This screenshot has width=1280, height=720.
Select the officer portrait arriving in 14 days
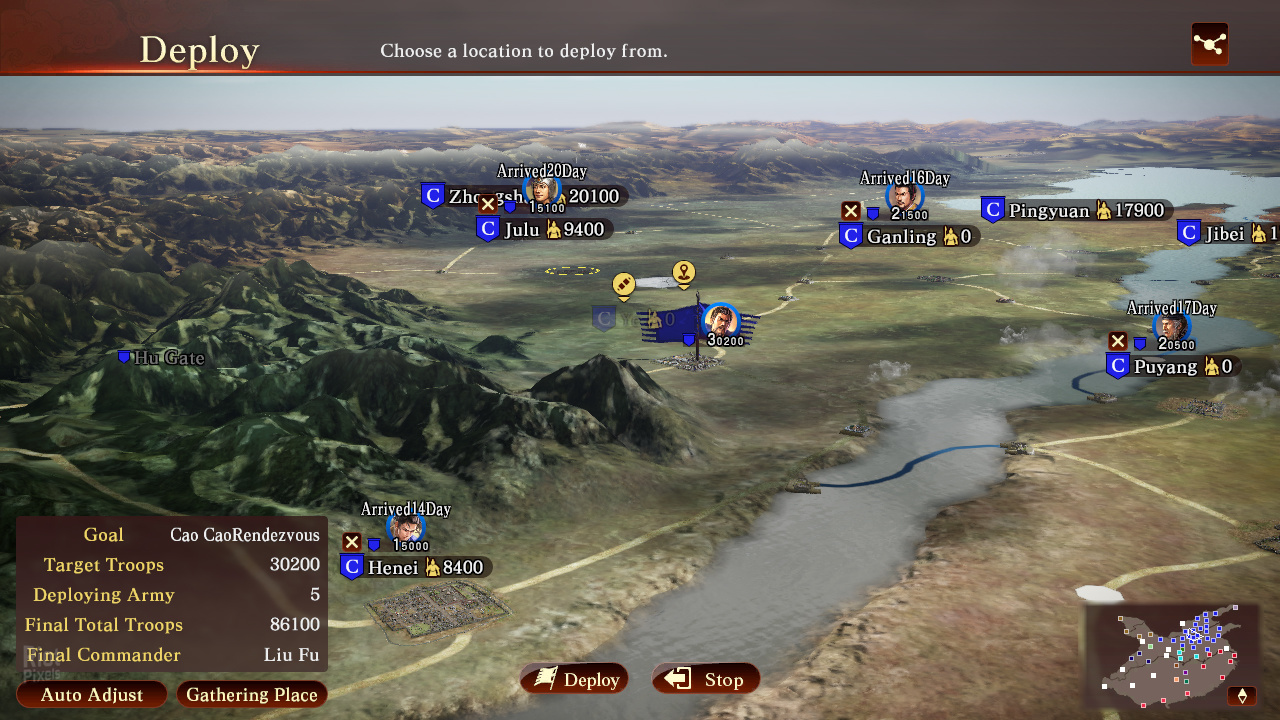pyautogui.click(x=406, y=528)
